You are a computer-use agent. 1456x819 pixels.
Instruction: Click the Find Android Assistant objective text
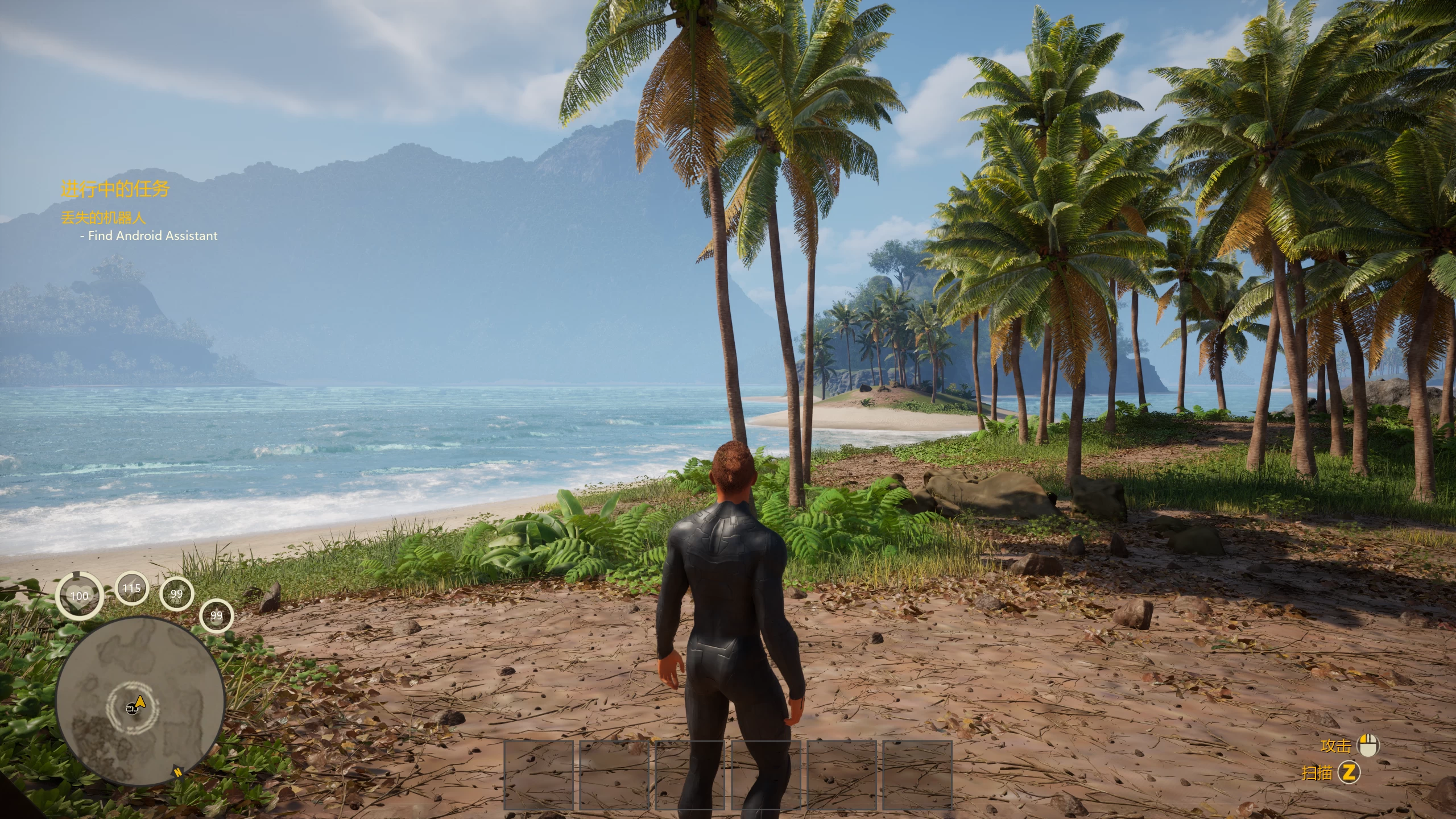pos(149,235)
